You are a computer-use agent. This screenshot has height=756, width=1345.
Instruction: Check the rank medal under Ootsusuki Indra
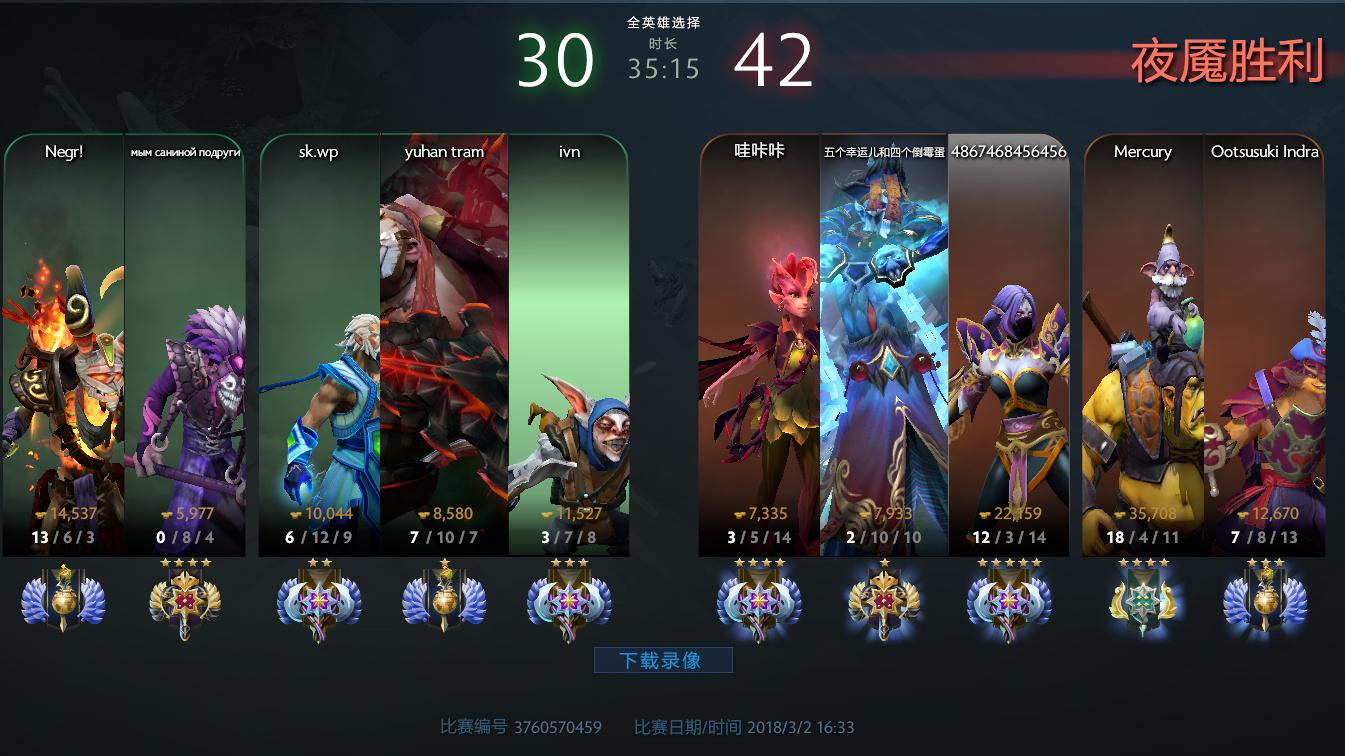[1265, 600]
